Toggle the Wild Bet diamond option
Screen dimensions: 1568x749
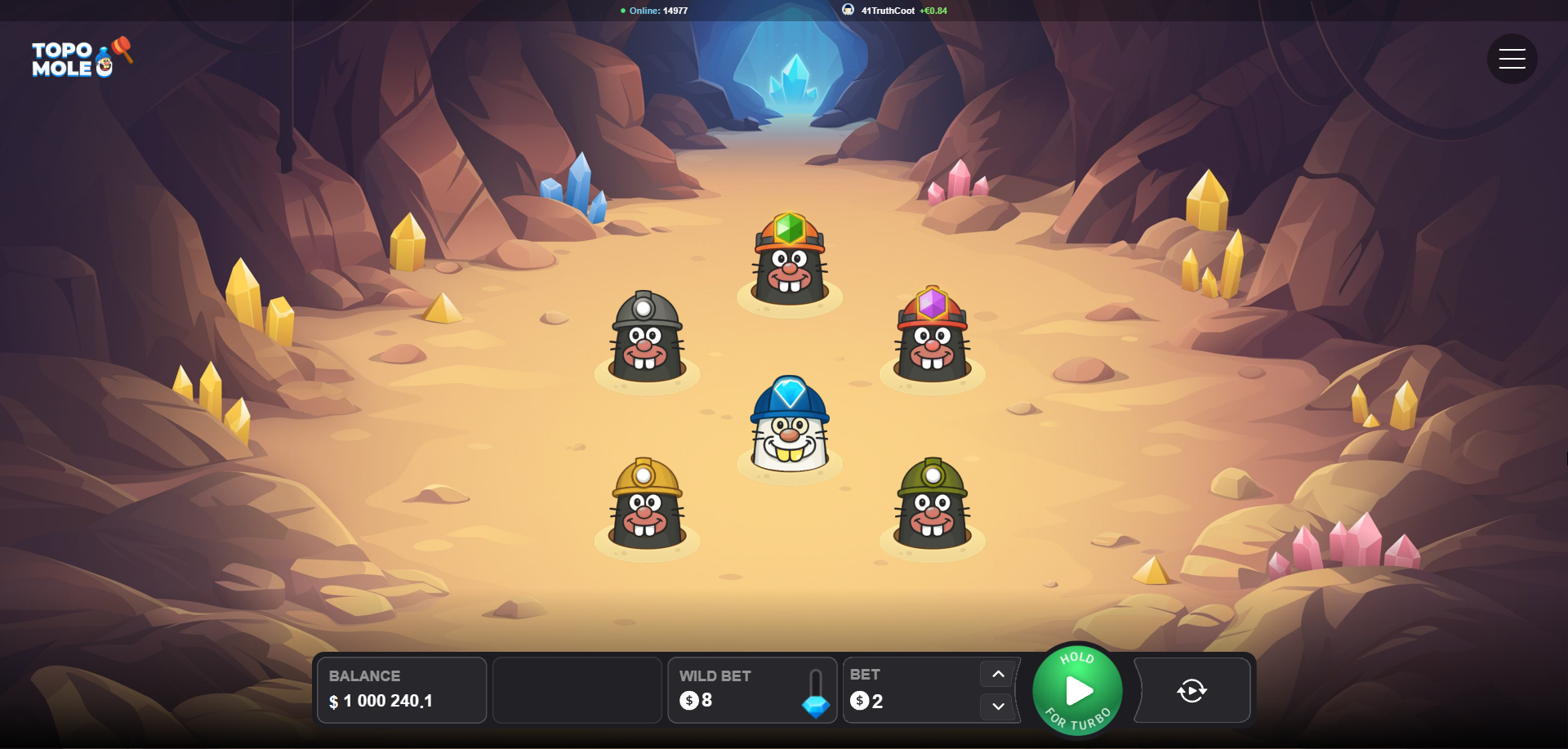coord(815,694)
